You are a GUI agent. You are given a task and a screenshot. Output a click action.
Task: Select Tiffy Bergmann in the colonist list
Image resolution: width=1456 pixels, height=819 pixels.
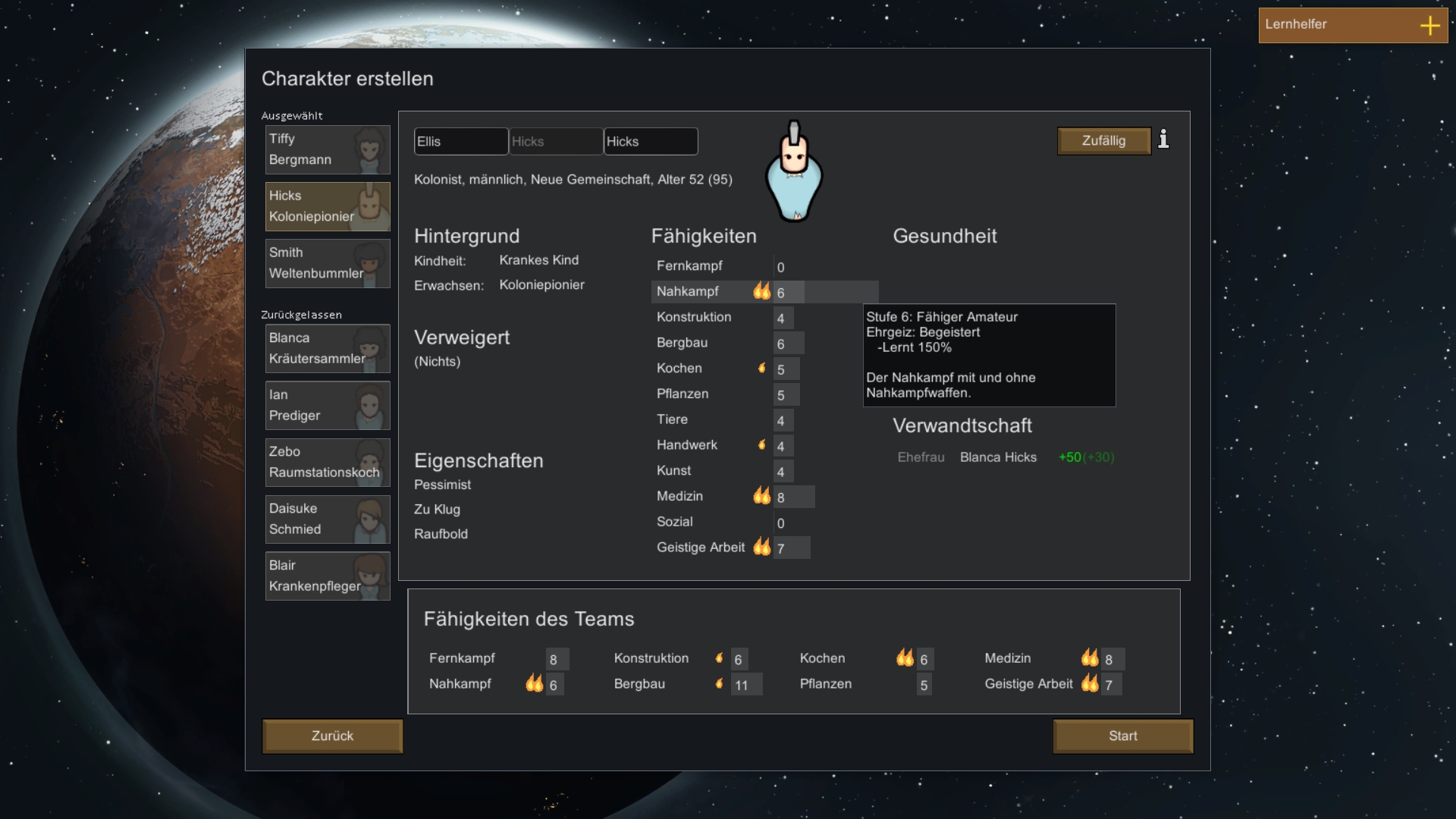pyautogui.click(x=328, y=150)
